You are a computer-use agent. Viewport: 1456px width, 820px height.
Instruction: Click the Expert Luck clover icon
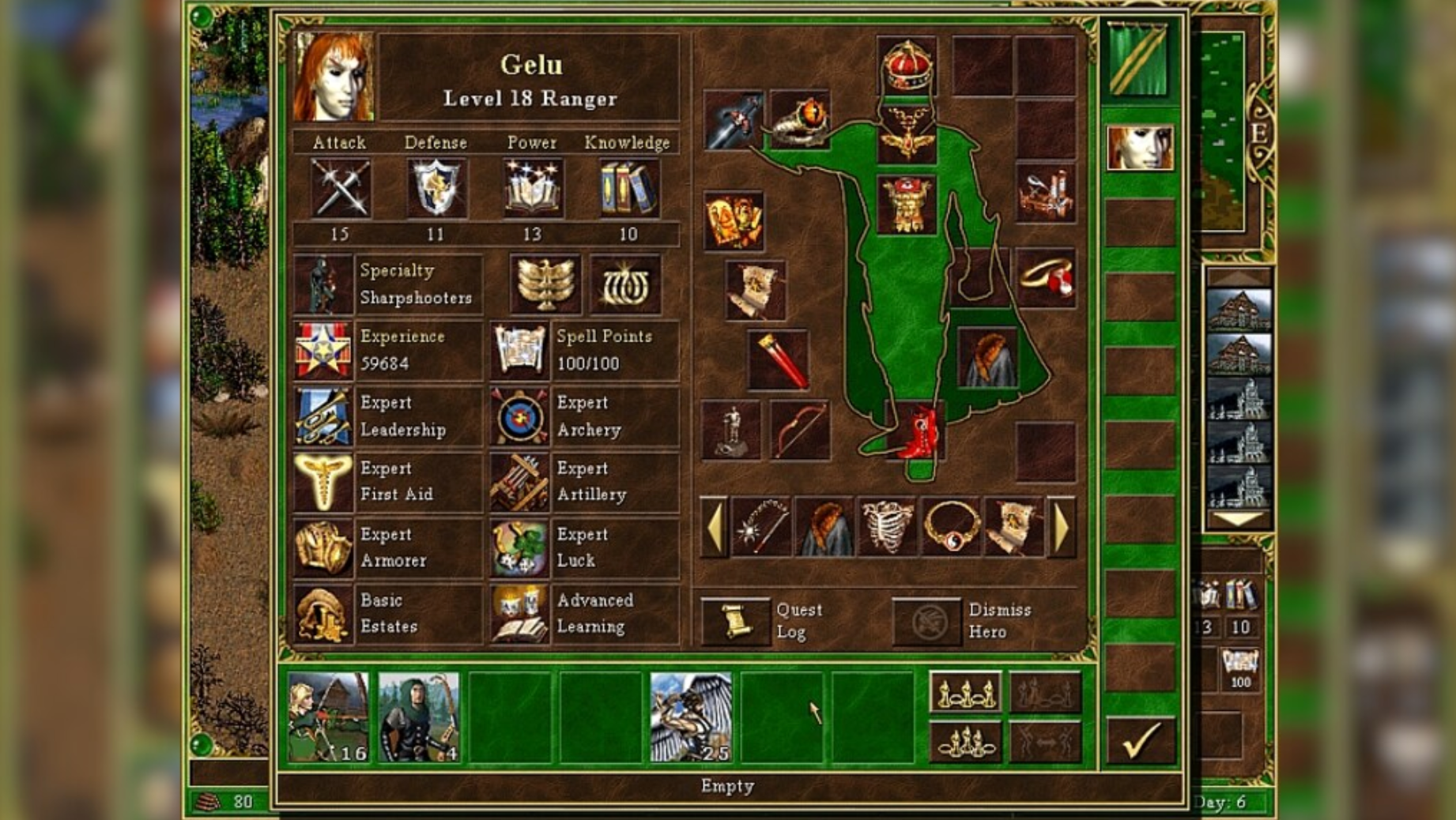click(x=520, y=549)
